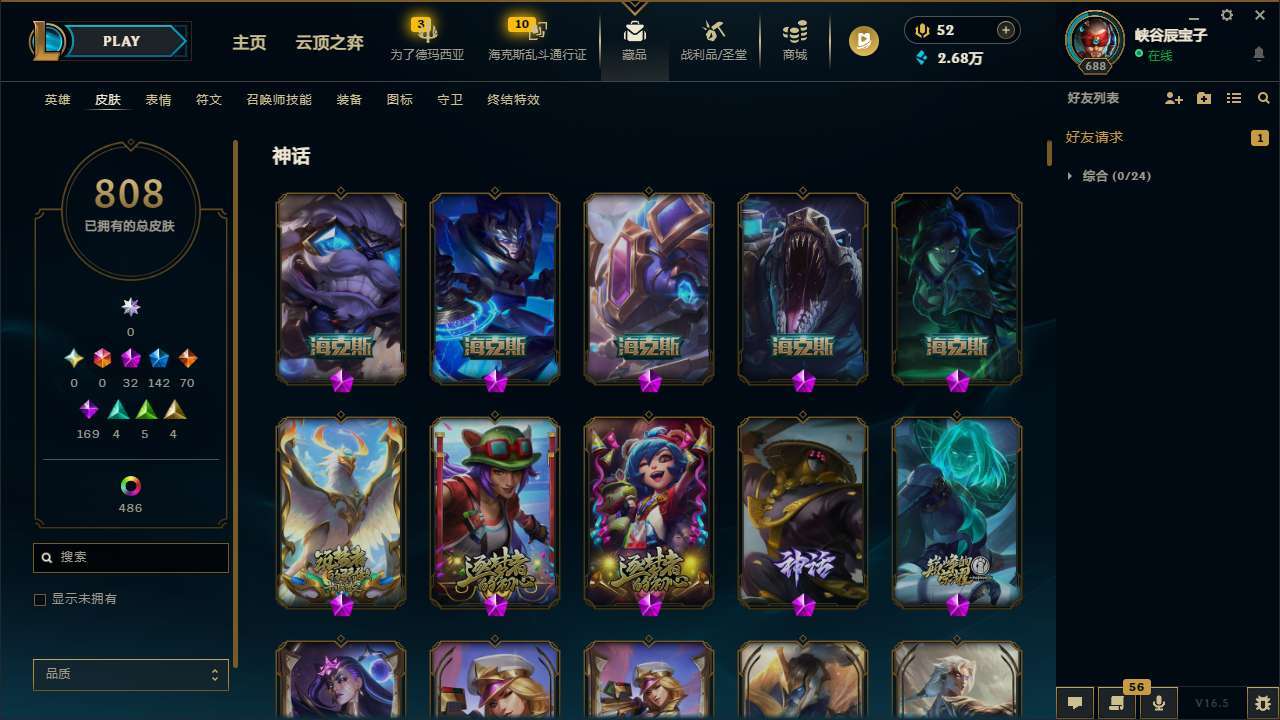Open the 品质 quality dropdown
1280x720 pixels.
(130, 674)
